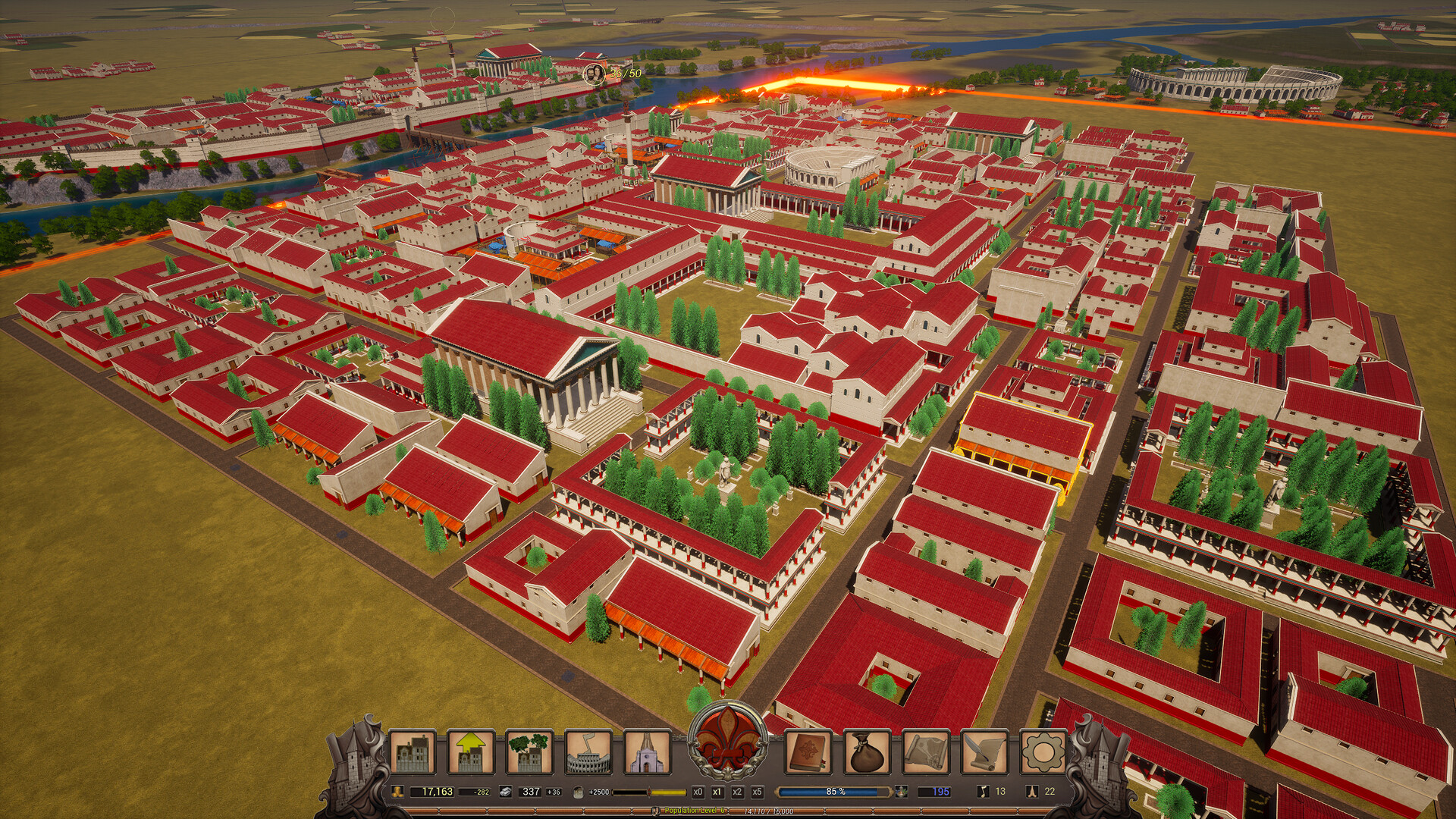The height and width of the screenshot is (819, 1456).
Task: Open the colosseum monuments menu
Action: coord(588,752)
